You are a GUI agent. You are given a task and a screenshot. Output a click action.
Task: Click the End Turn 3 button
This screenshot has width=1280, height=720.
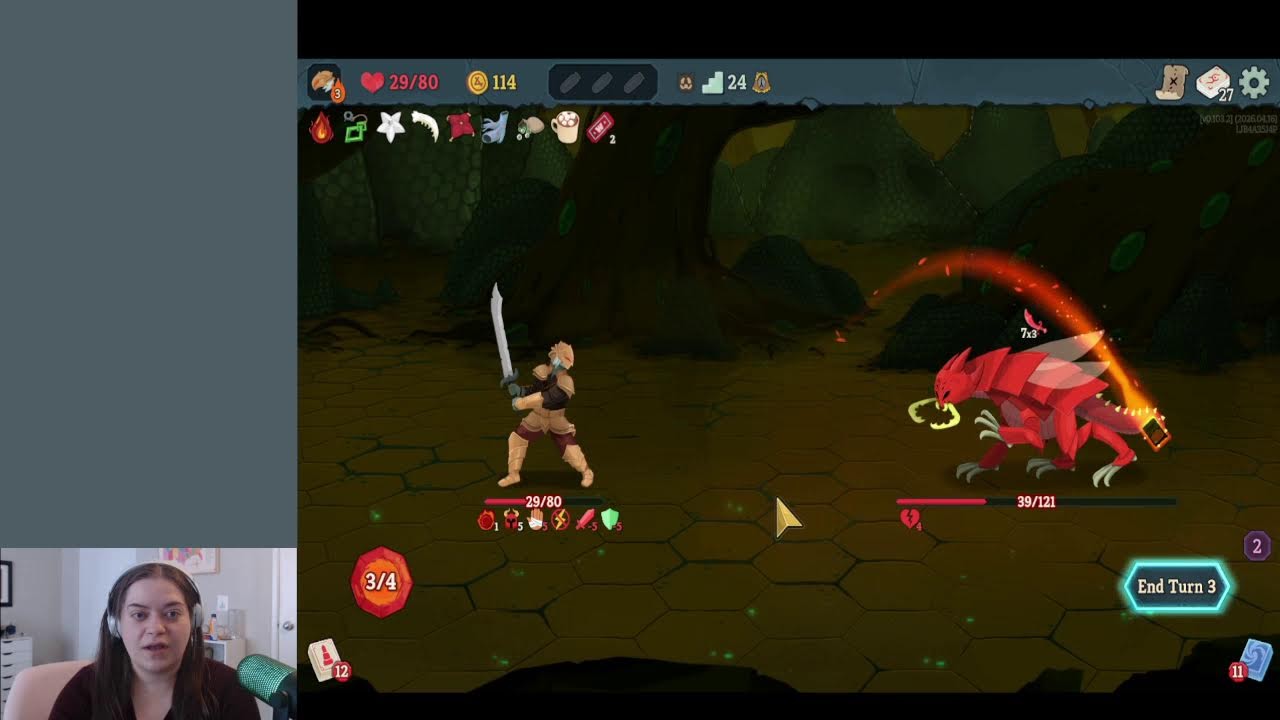[x=1176, y=587]
